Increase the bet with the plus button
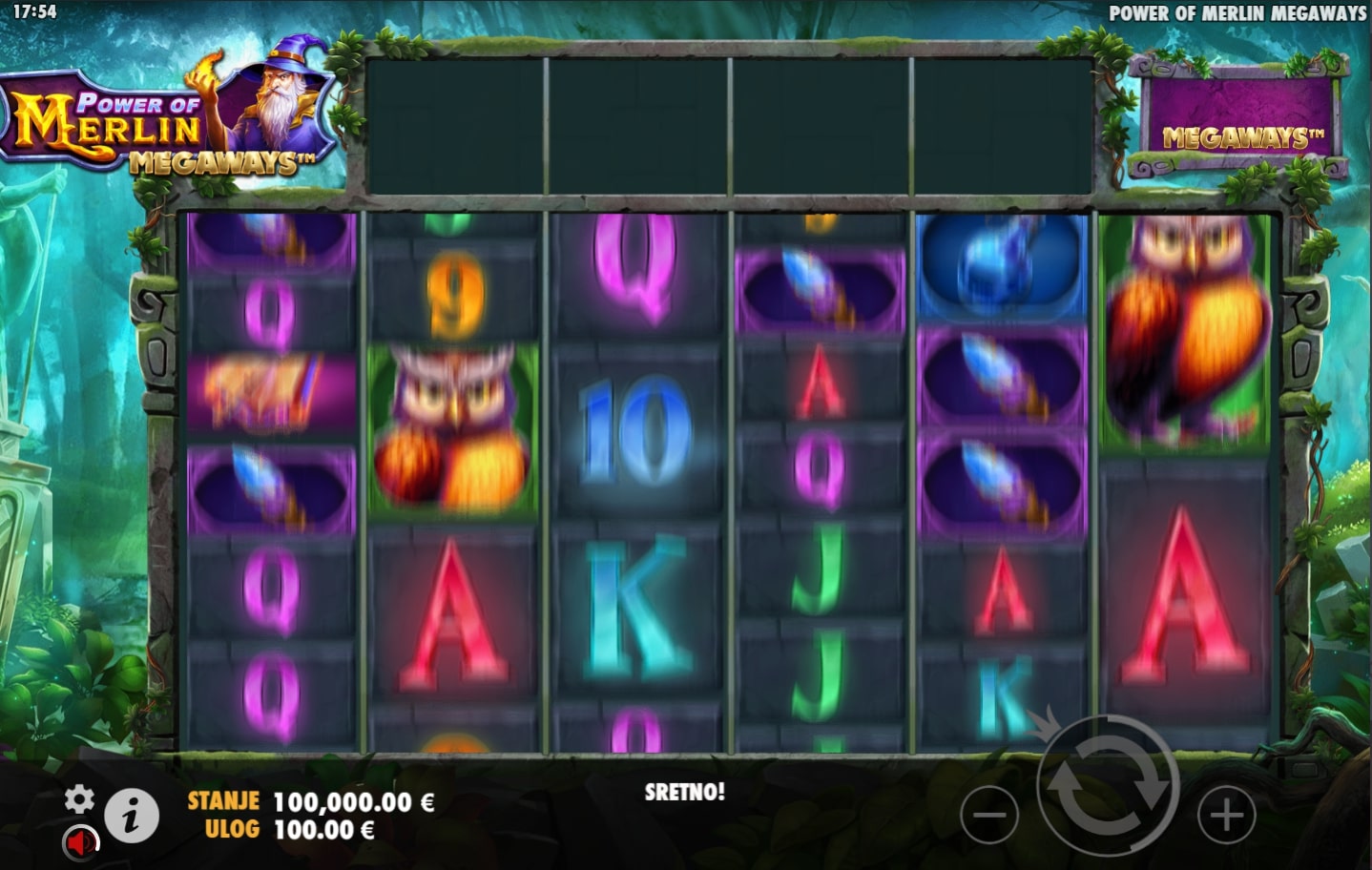 click(x=1226, y=816)
